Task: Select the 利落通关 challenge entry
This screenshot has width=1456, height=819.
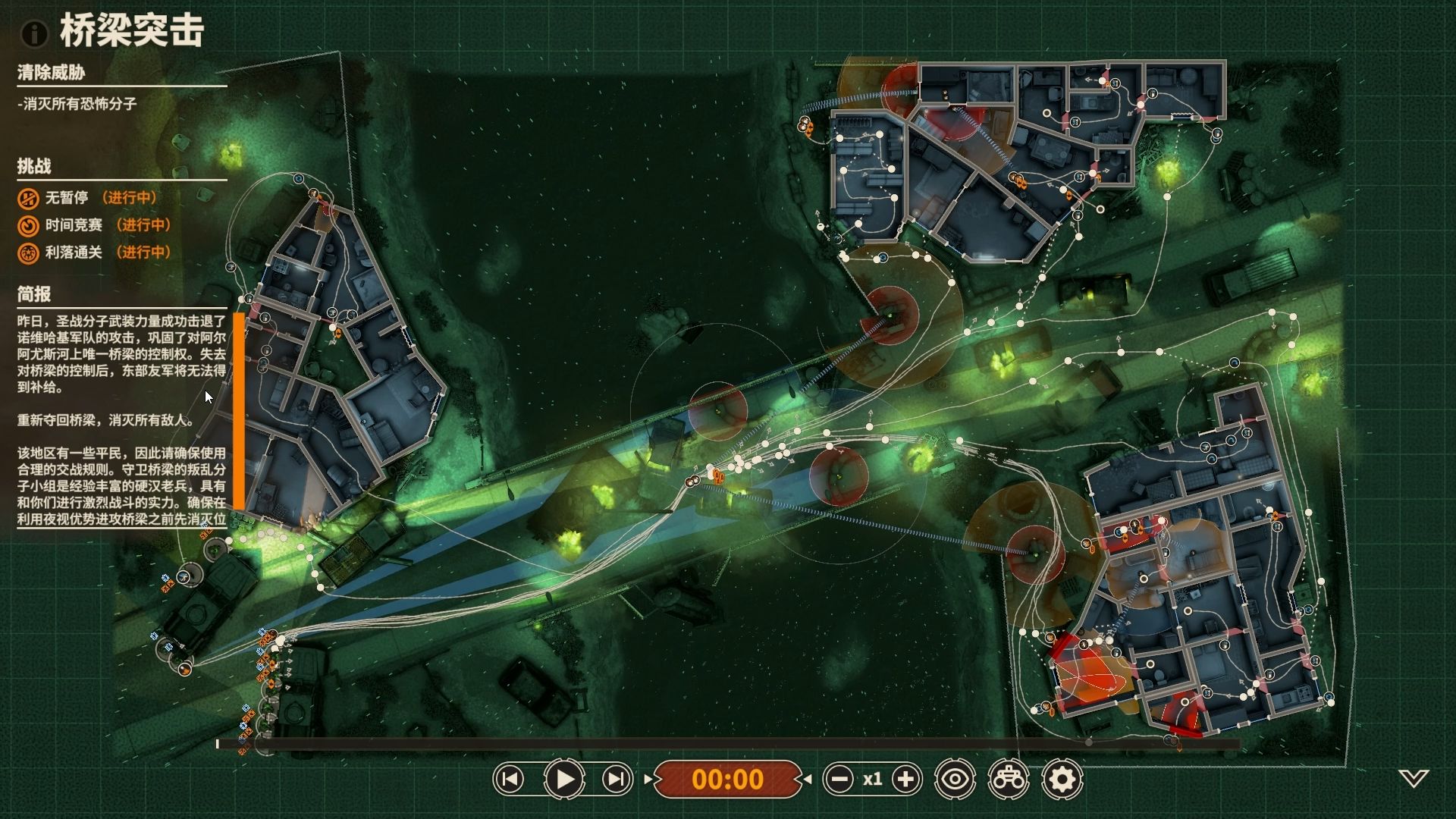Action: click(73, 253)
